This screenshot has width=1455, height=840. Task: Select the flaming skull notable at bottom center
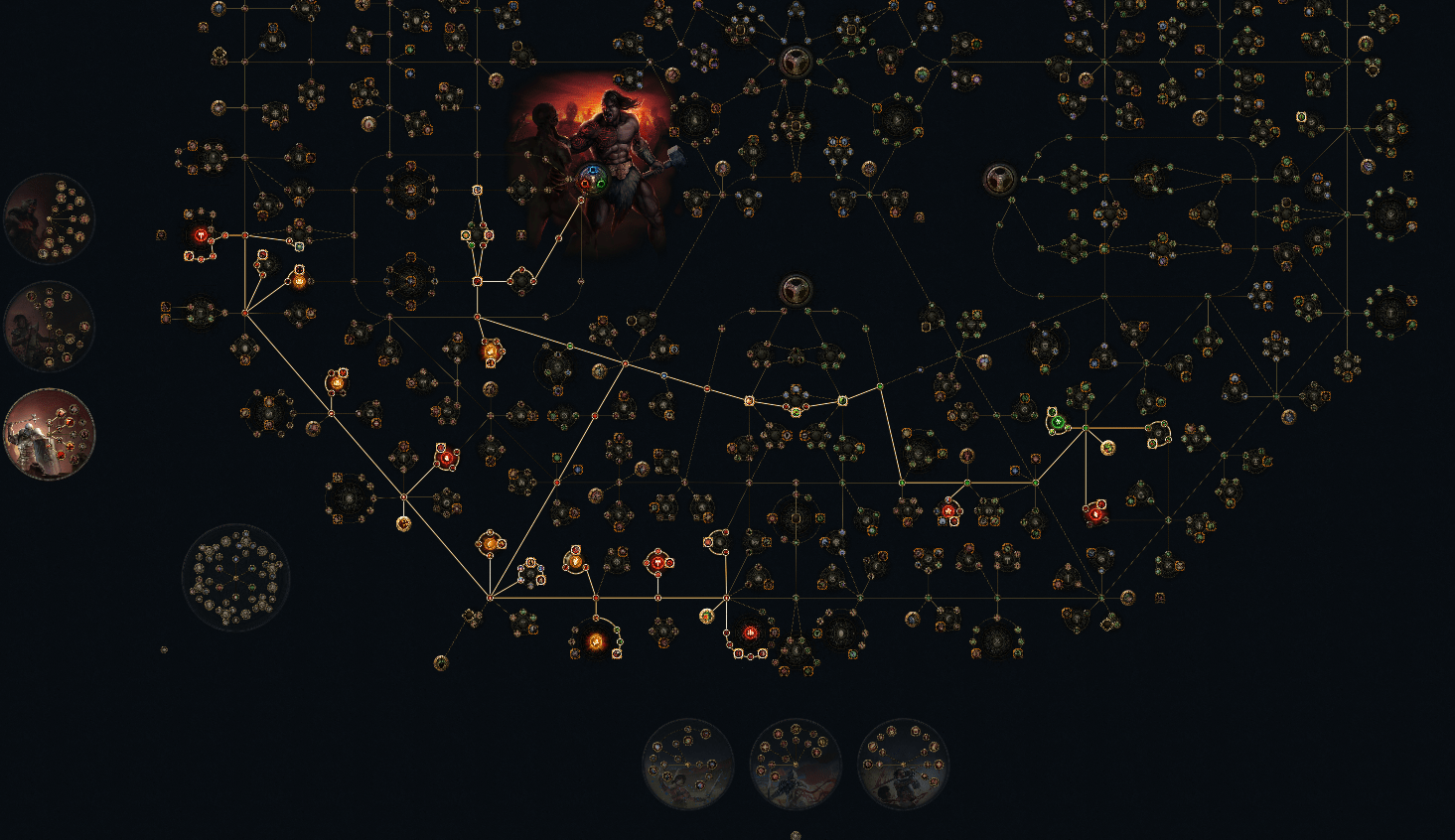[x=595, y=642]
